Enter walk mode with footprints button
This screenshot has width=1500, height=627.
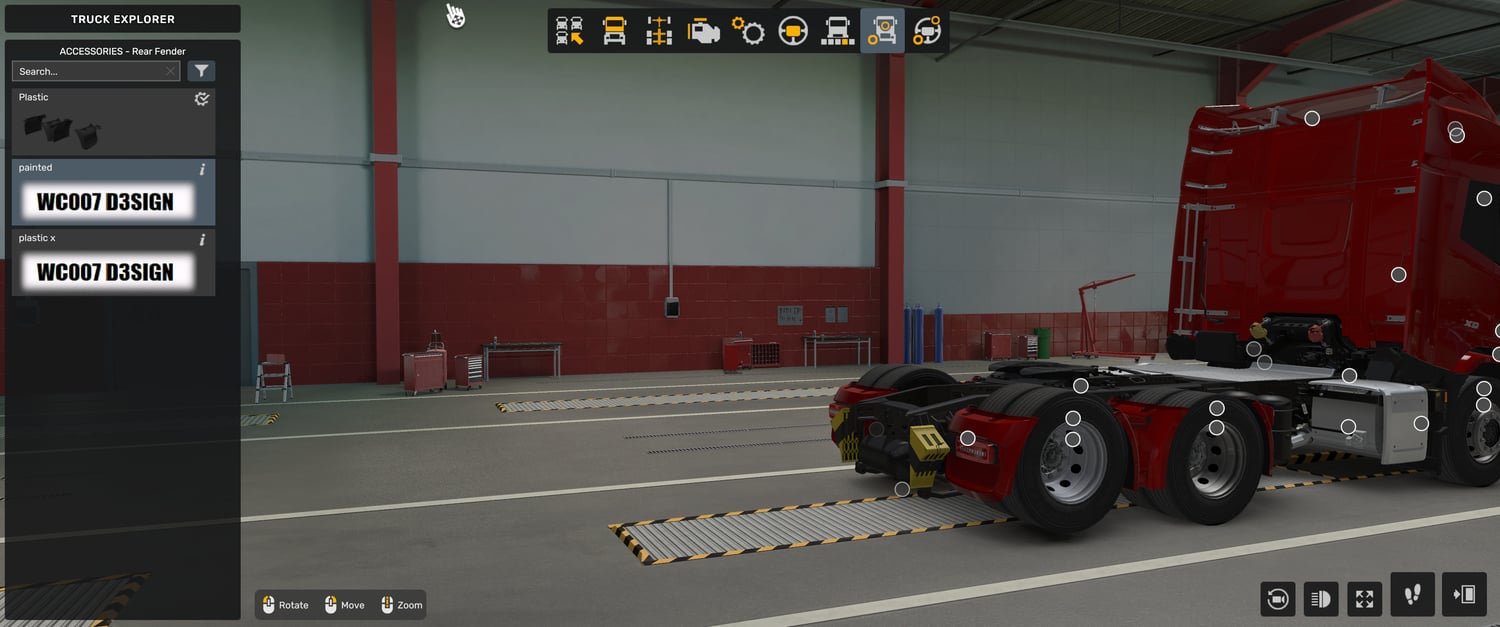coord(1412,595)
